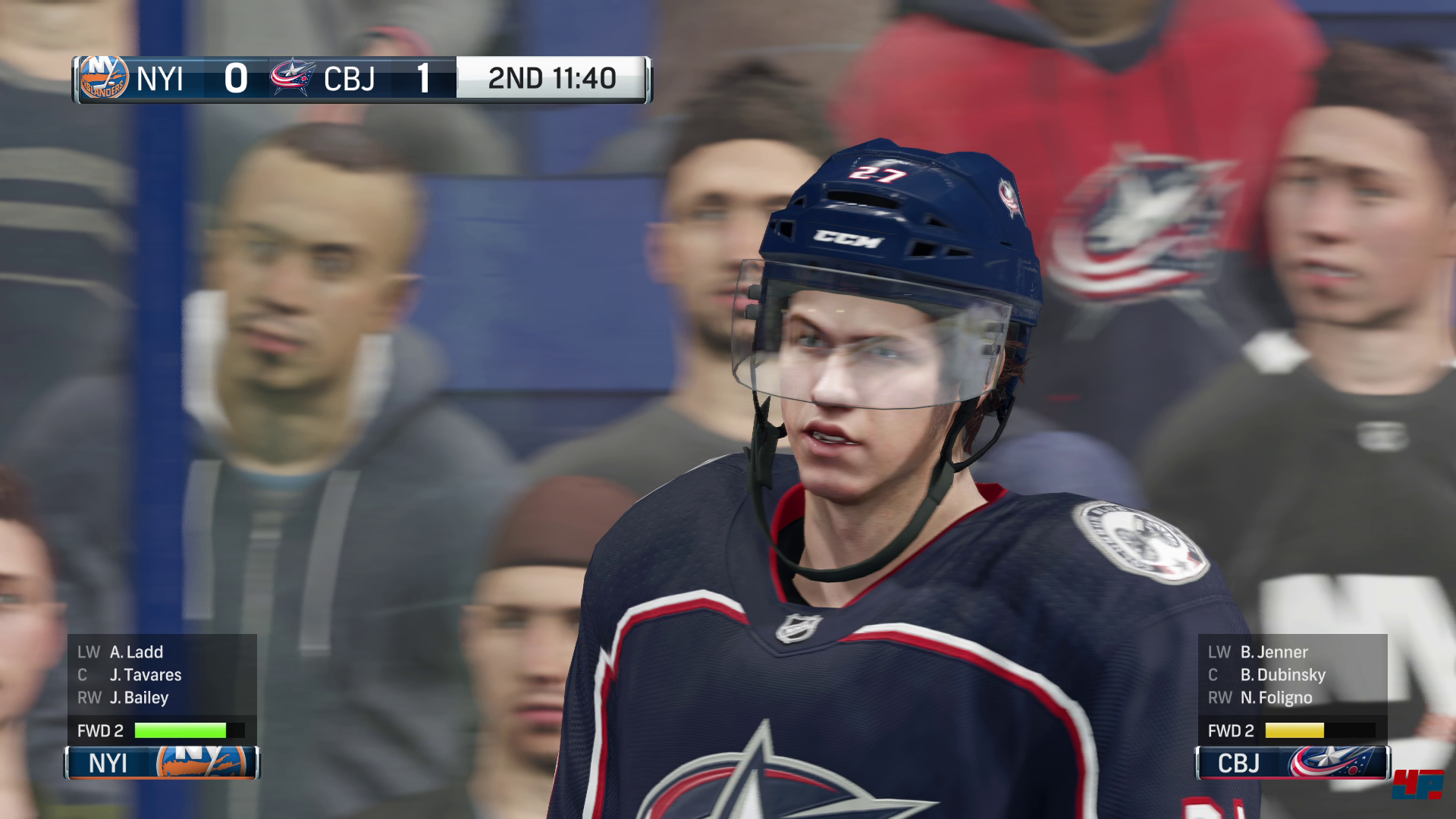This screenshot has height=819, width=1456.
Task: Select A. Ladd in the NYI line
Action: 136,652
